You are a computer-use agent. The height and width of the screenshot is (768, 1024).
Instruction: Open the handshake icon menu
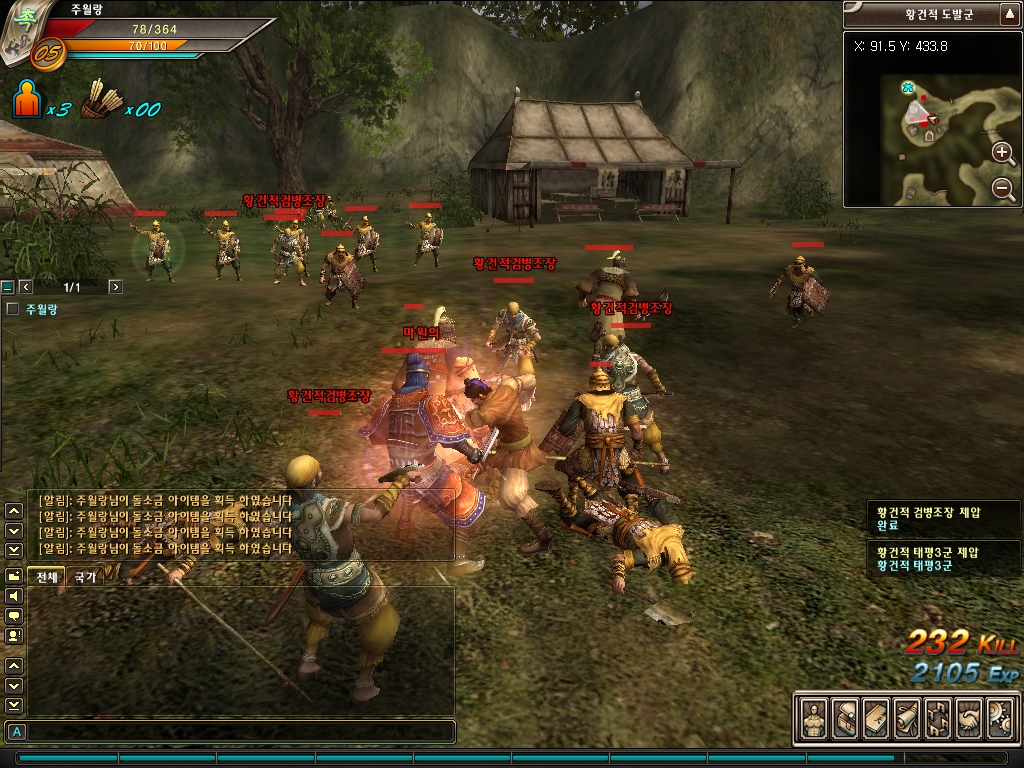[x=969, y=718]
